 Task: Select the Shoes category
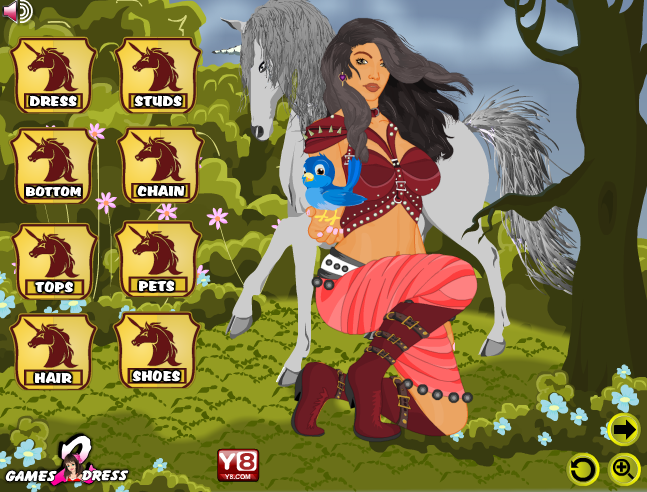click(157, 351)
